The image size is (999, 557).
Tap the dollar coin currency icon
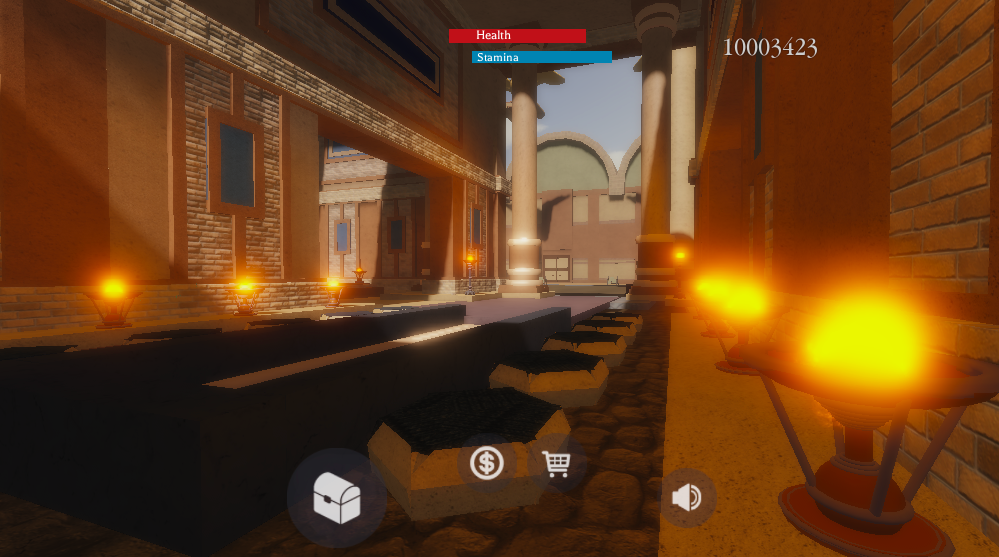click(x=487, y=463)
